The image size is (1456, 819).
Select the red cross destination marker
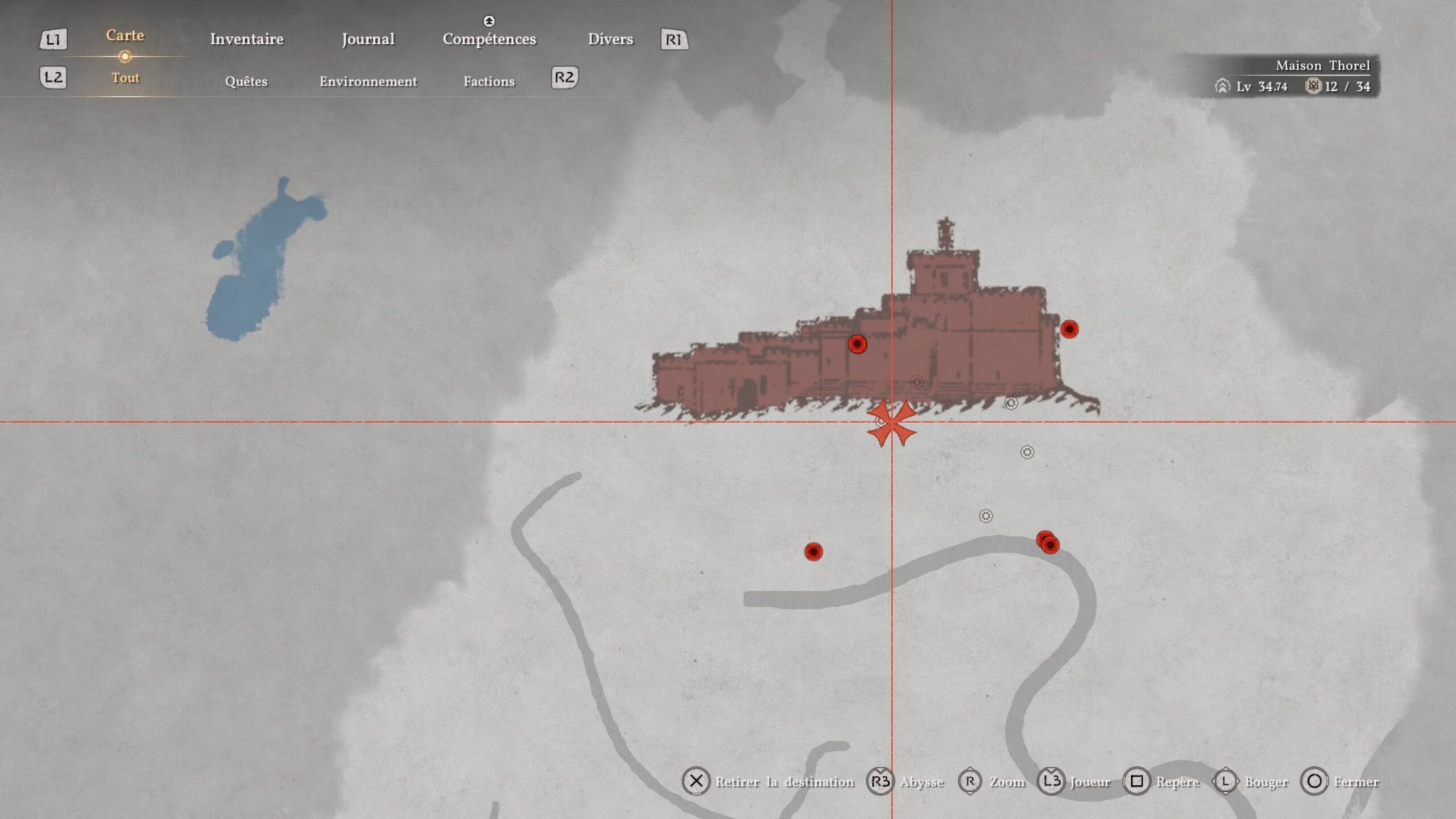tap(891, 424)
